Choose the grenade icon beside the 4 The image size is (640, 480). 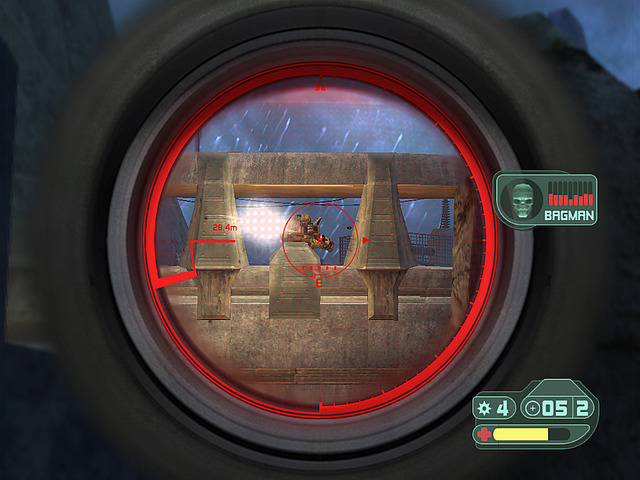[x=485, y=408]
